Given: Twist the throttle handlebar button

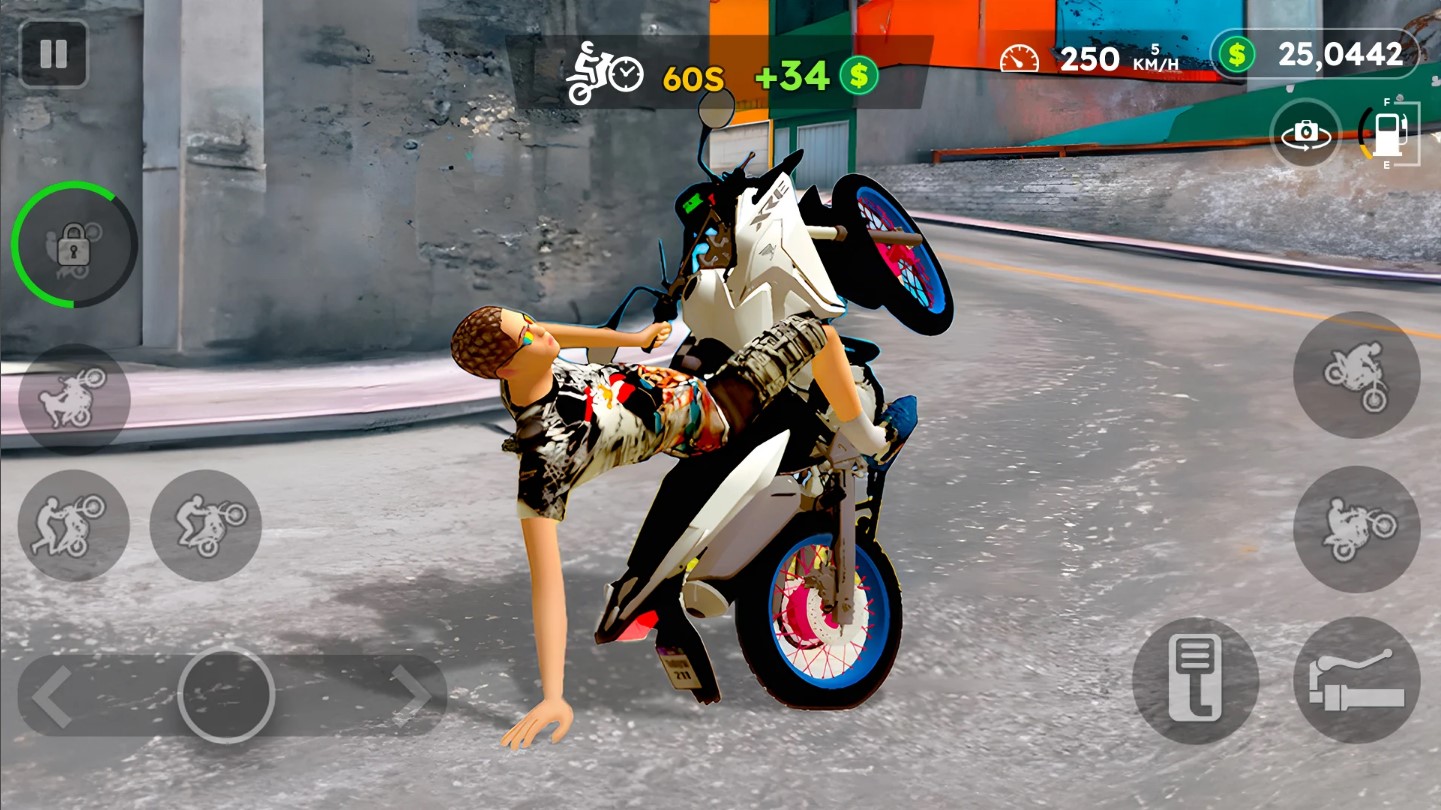Looking at the screenshot, I should tap(1356, 680).
